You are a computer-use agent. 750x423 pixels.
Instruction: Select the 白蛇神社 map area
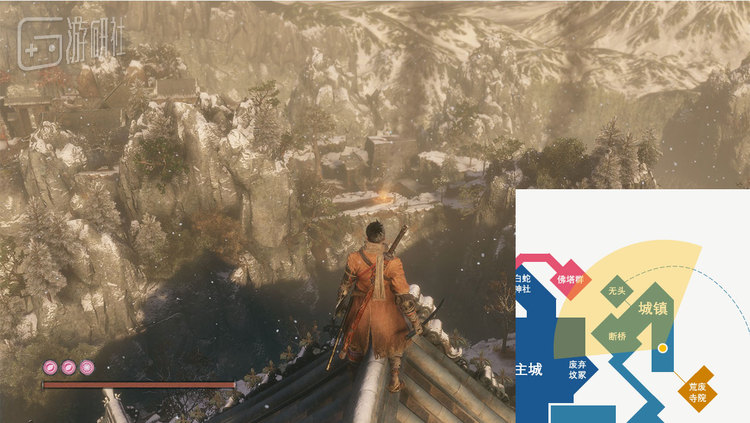pos(524,284)
